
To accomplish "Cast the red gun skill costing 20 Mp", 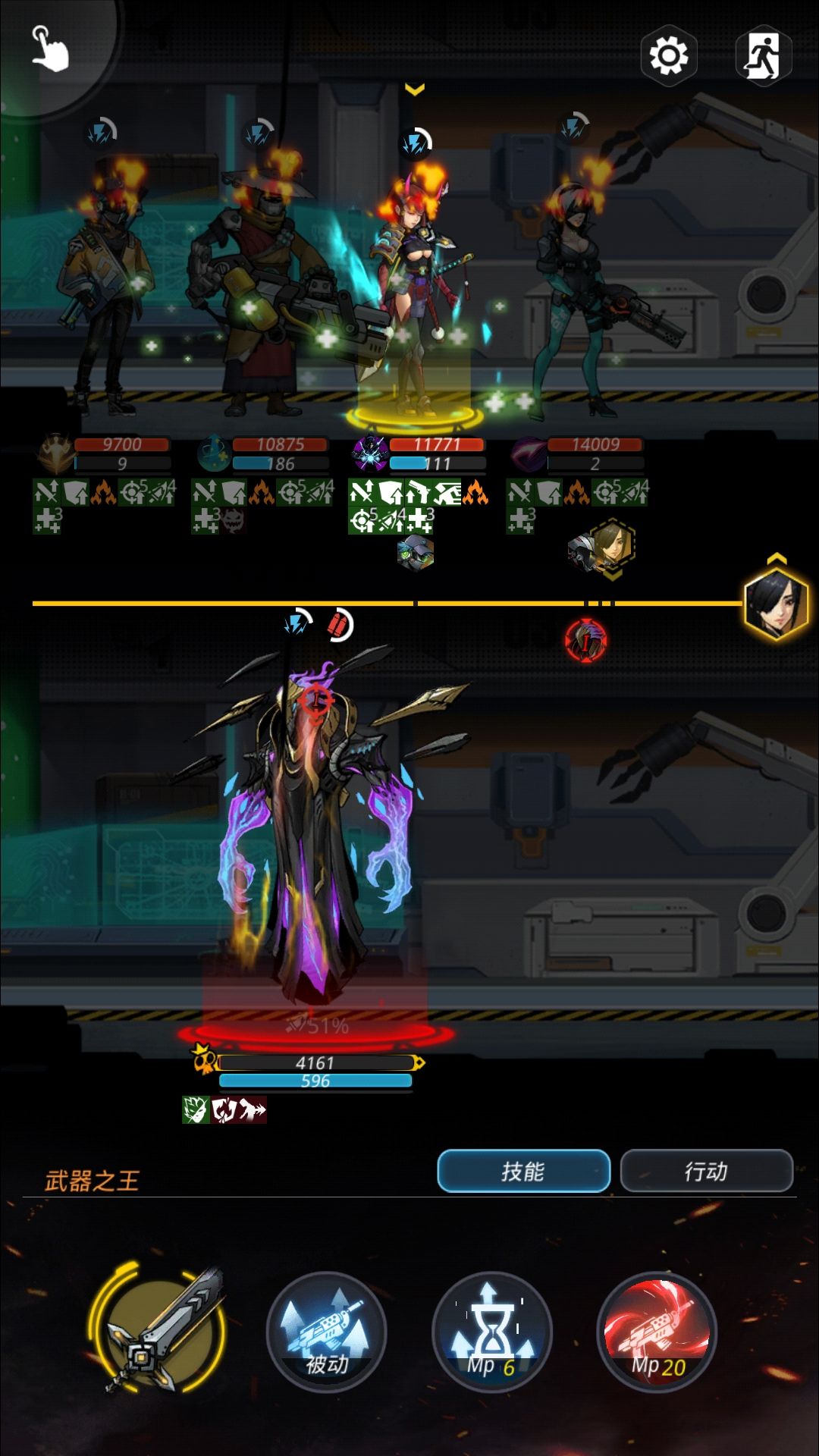I will 657,1332.
